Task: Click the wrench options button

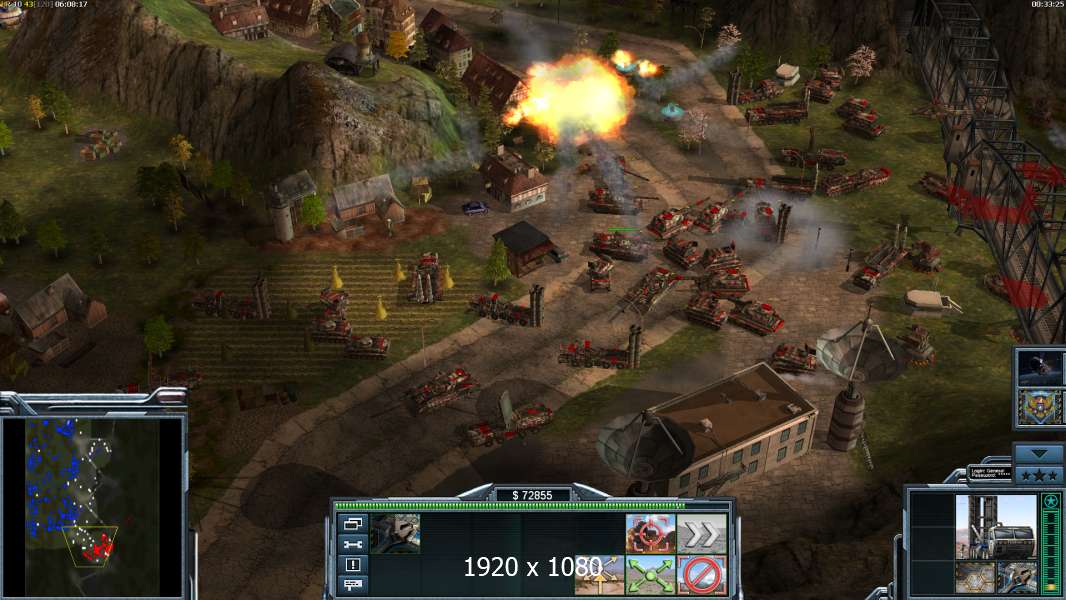Action: [353, 544]
